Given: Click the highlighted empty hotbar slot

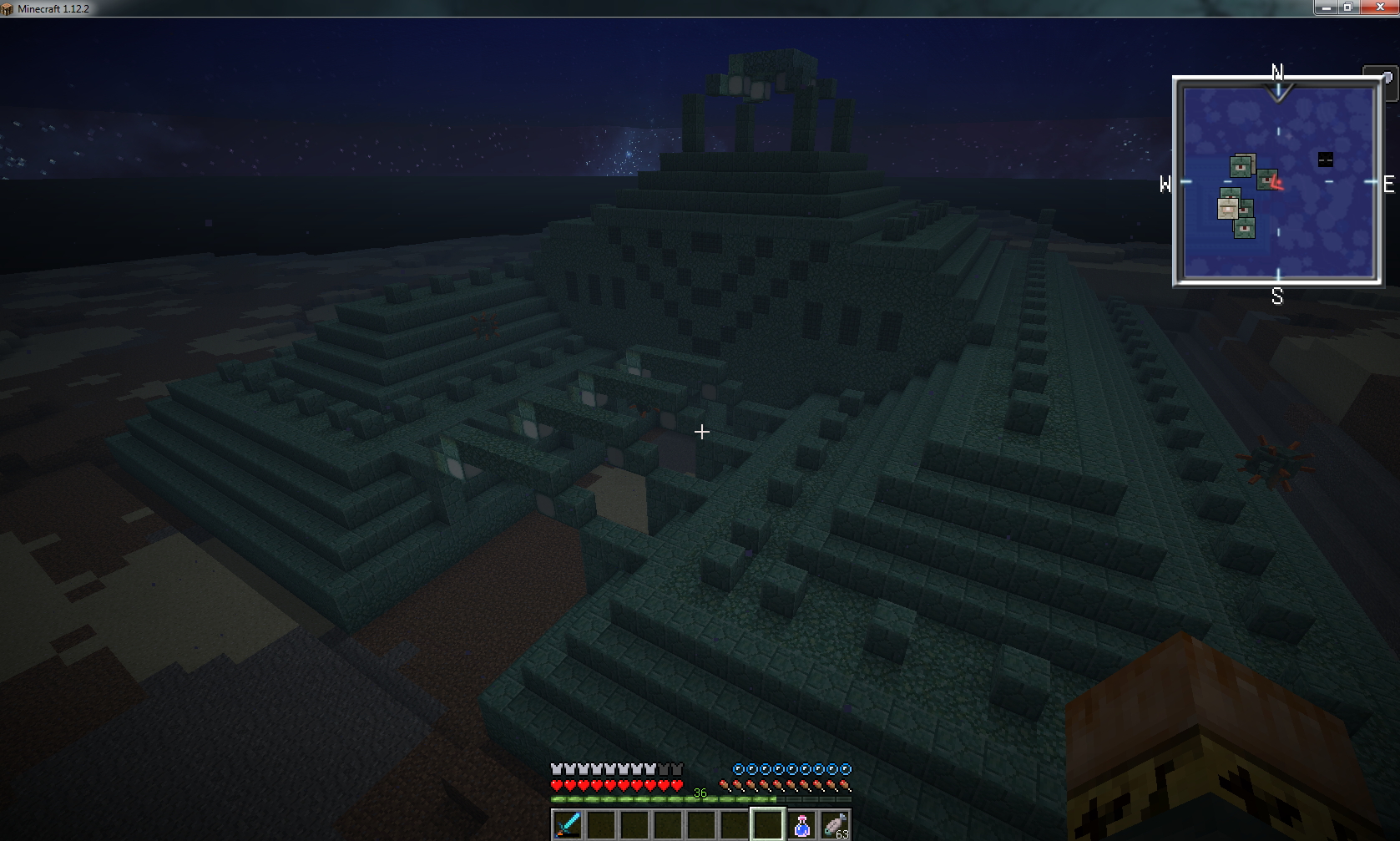Looking at the screenshot, I should [x=767, y=824].
